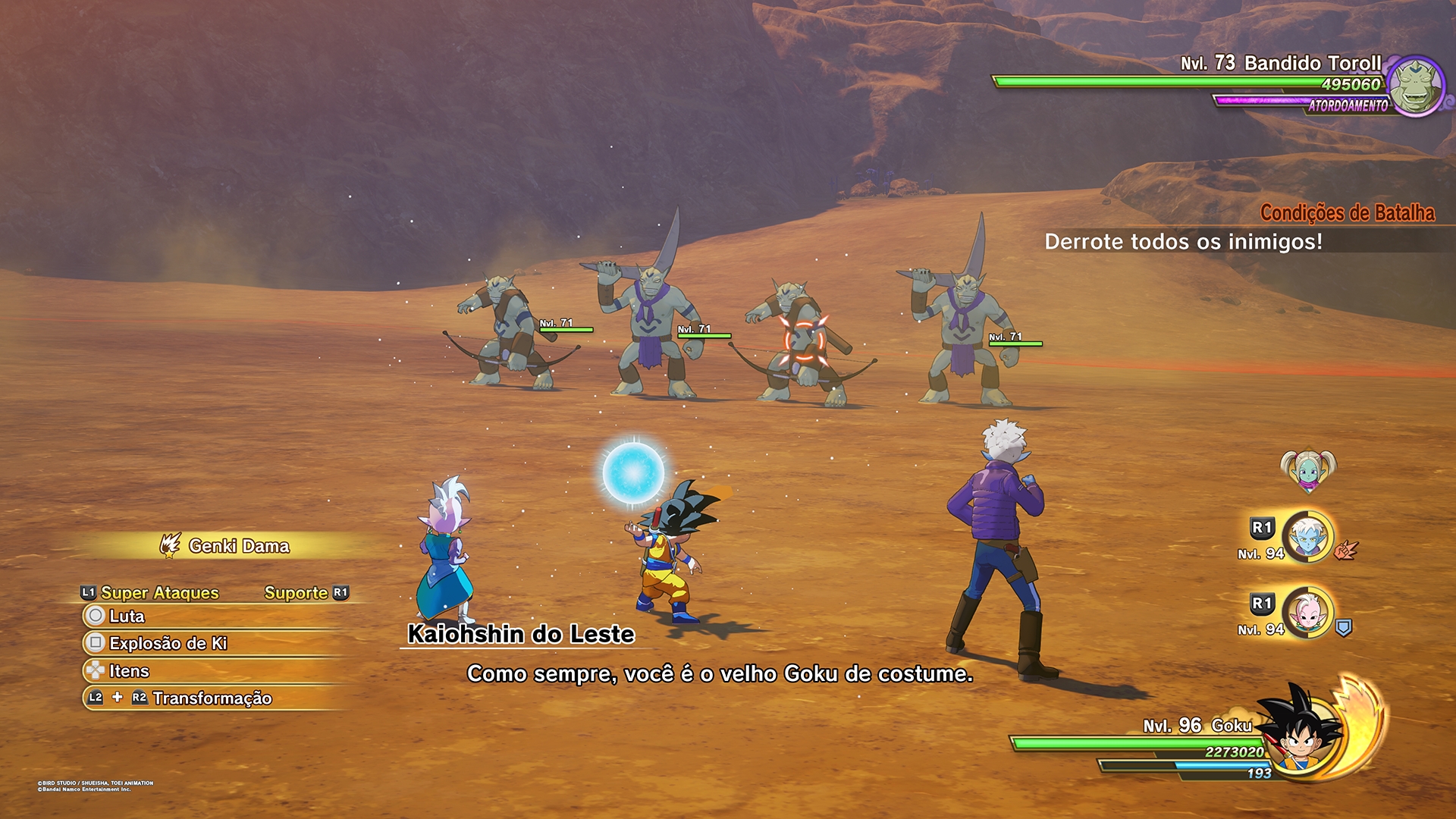Choose Explosão de Ki from the battle menu
1456x819 pixels.
click(x=168, y=643)
